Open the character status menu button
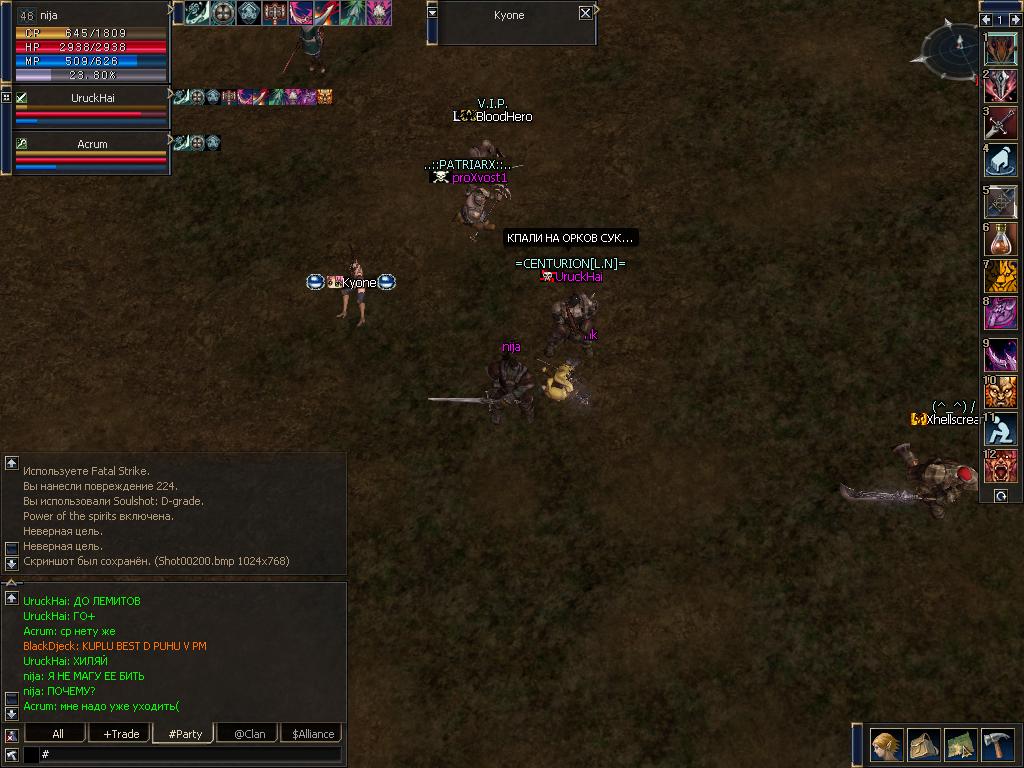This screenshot has height=768, width=1024. coord(886,745)
